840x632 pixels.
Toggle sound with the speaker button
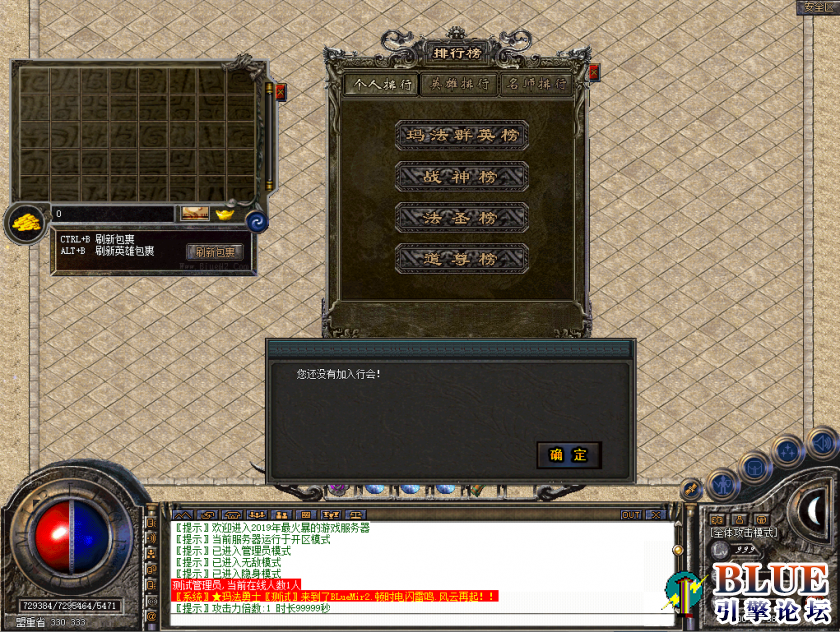pyautogui.click(x=822, y=441)
